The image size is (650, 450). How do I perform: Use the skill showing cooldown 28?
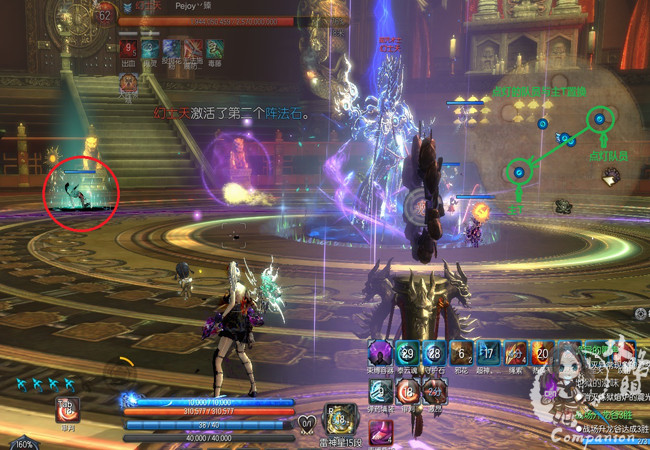point(434,352)
